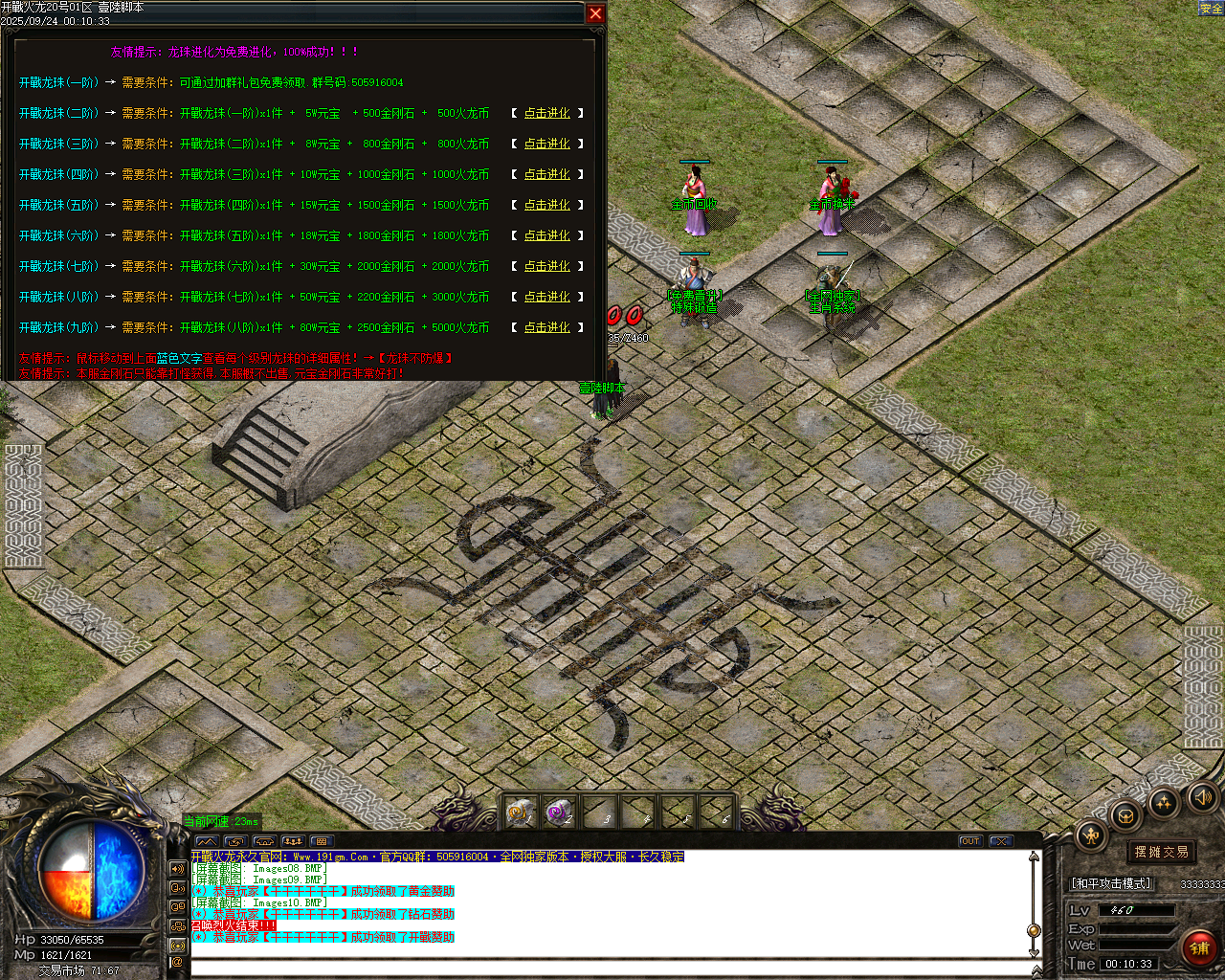Viewport: 1225px width, 980px height.
Task: Open the character window using the figure icon
Action: pos(1091,835)
